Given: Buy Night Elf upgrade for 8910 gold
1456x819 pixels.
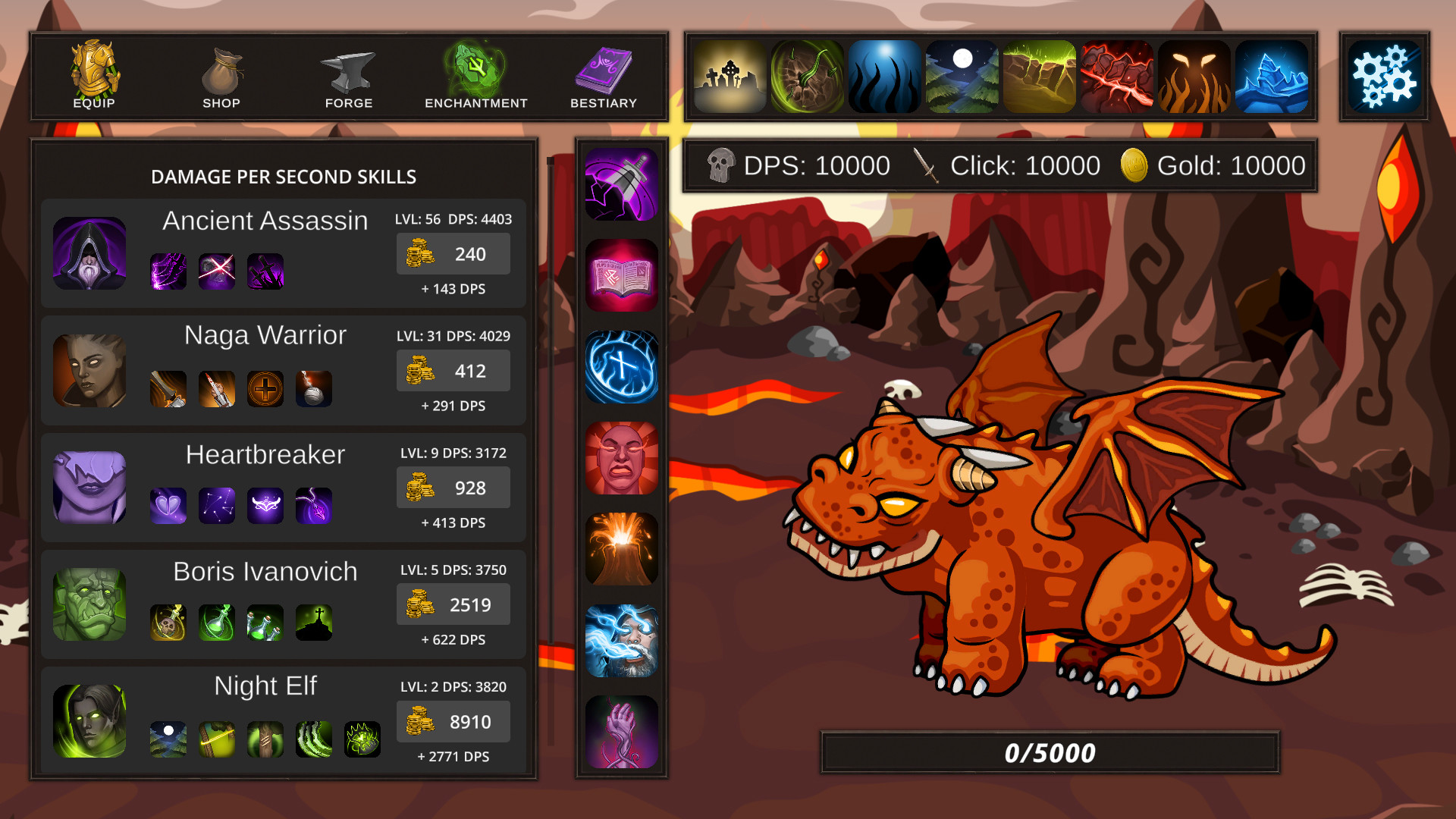Looking at the screenshot, I should [x=453, y=721].
